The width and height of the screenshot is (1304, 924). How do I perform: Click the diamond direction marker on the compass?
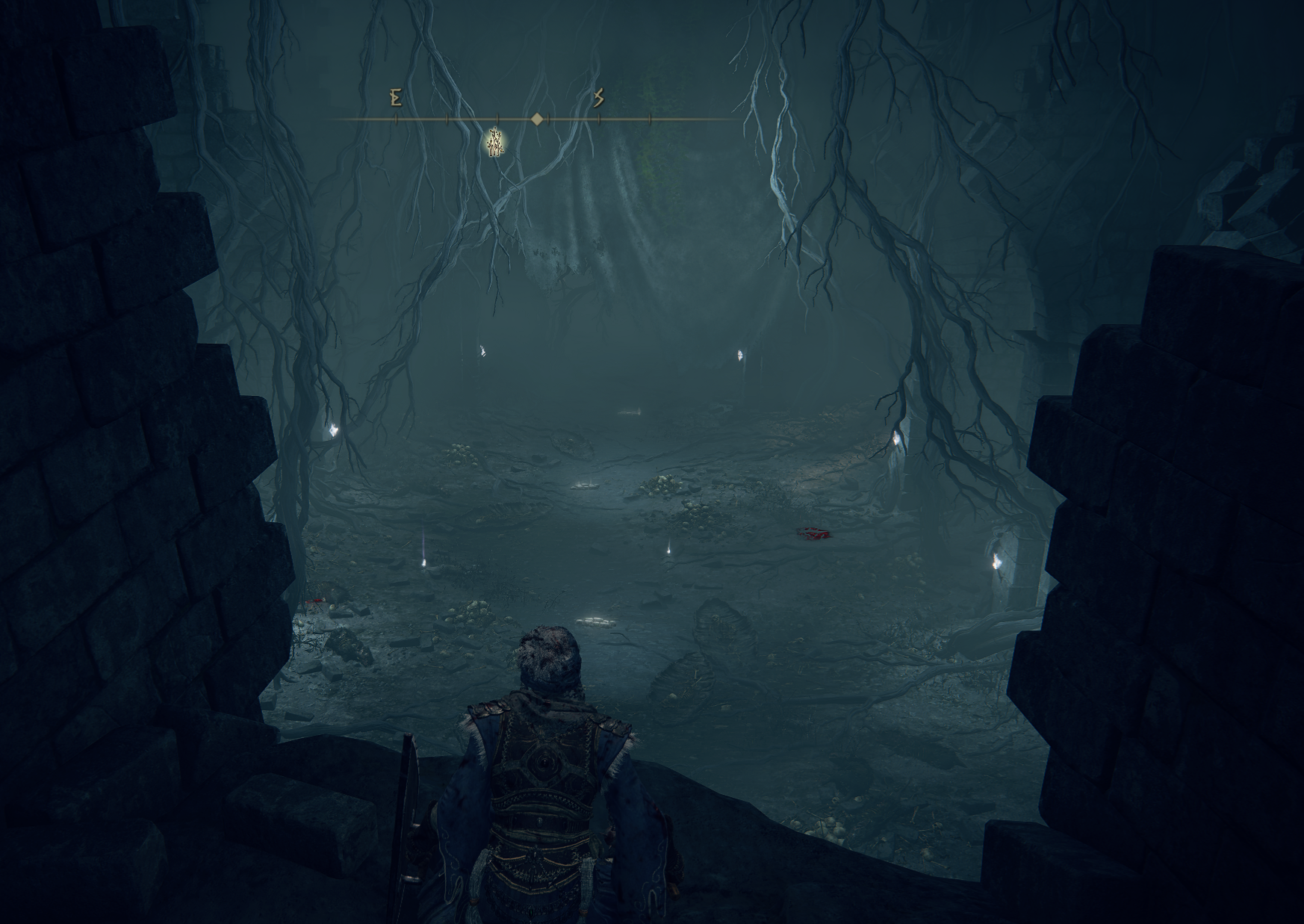(536, 118)
